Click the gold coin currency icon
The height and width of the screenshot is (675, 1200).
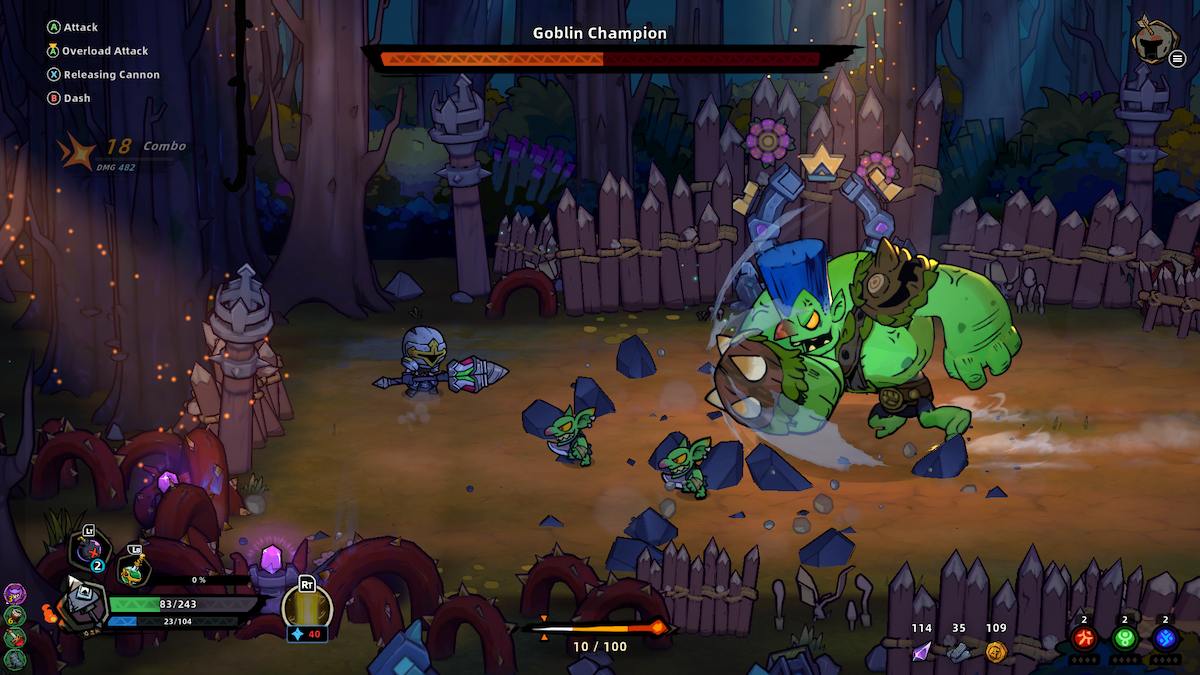(x=995, y=651)
